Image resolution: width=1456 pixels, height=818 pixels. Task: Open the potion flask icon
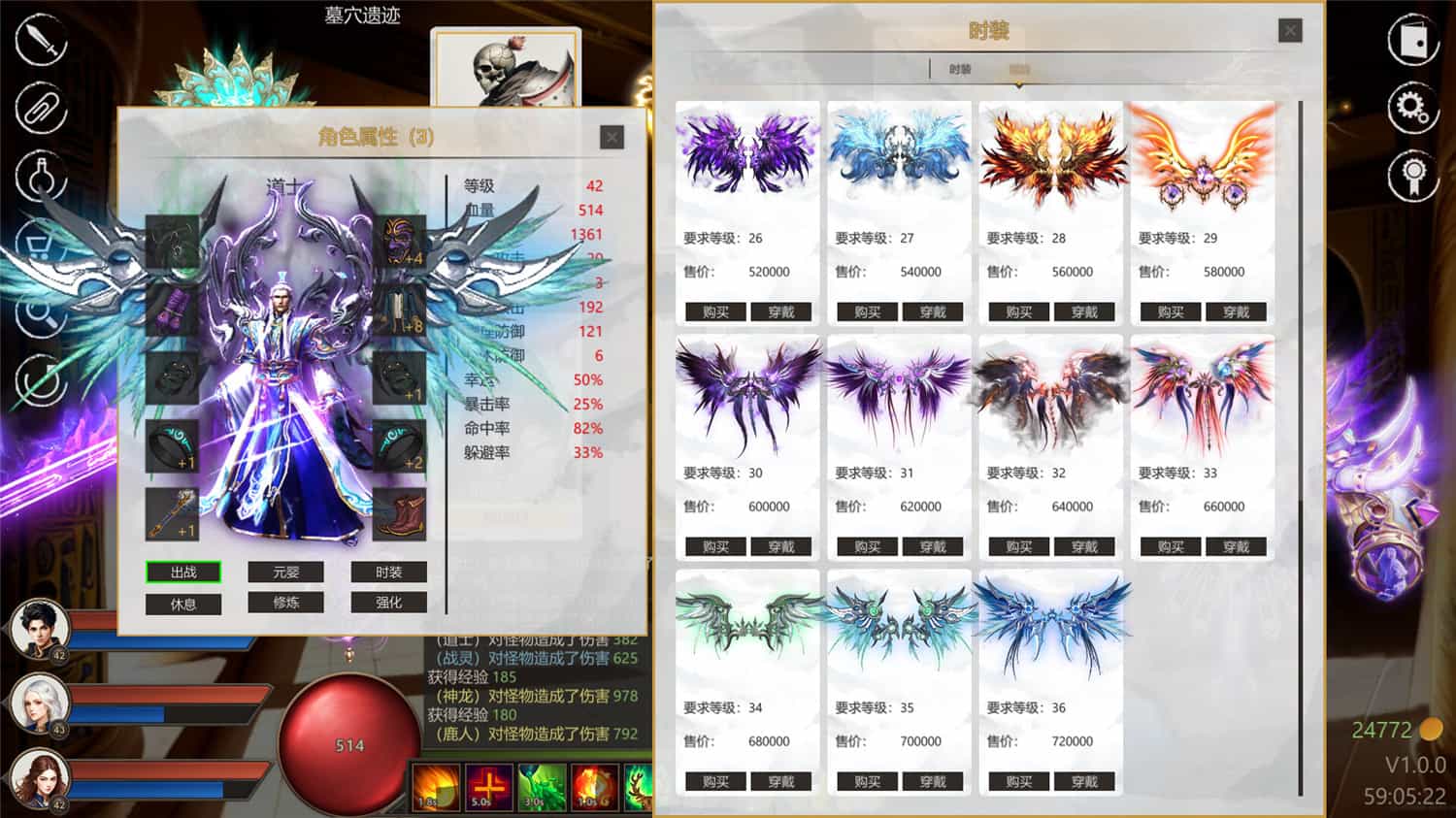pyautogui.click(x=39, y=173)
